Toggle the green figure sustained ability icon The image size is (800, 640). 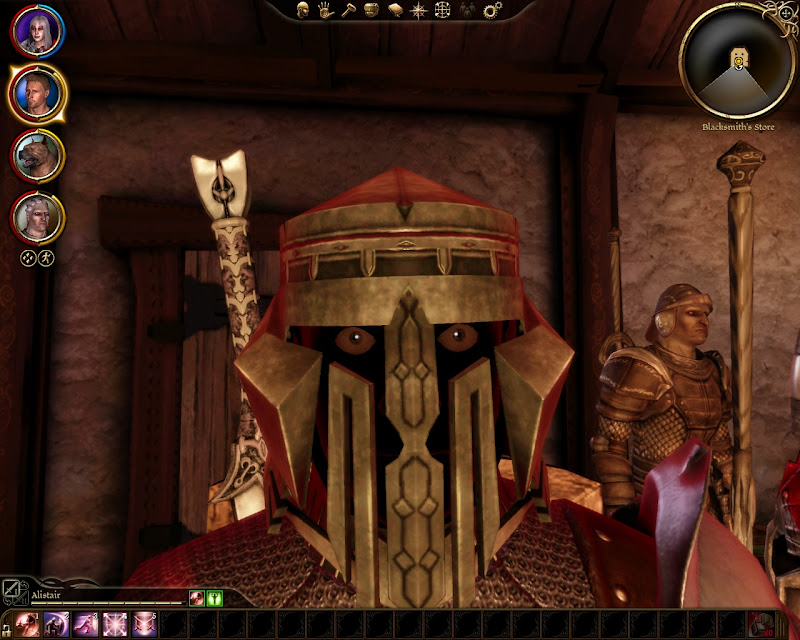tap(214, 598)
